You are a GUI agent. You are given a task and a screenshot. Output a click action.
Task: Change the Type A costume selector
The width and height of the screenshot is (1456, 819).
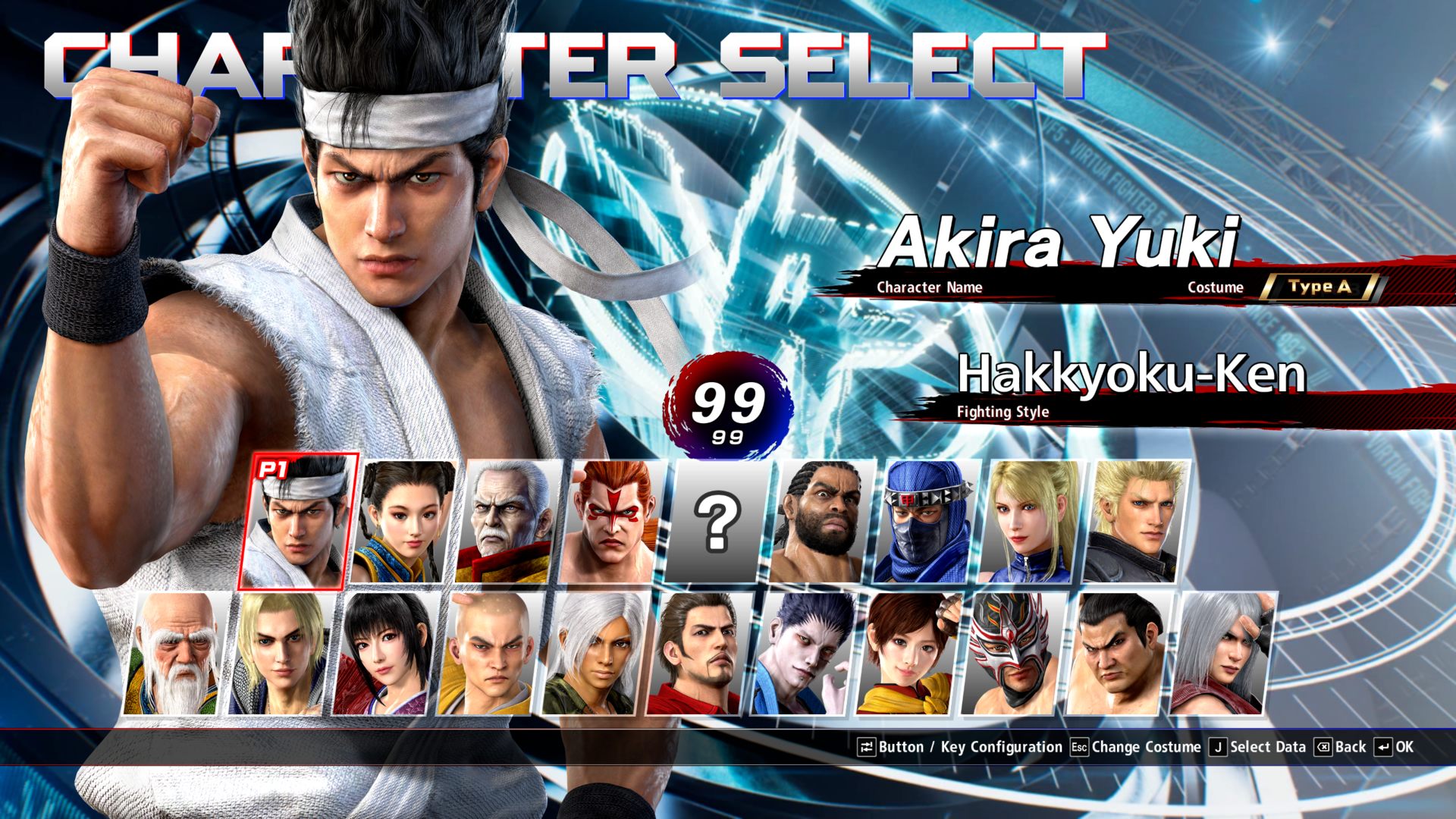tap(1320, 287)
